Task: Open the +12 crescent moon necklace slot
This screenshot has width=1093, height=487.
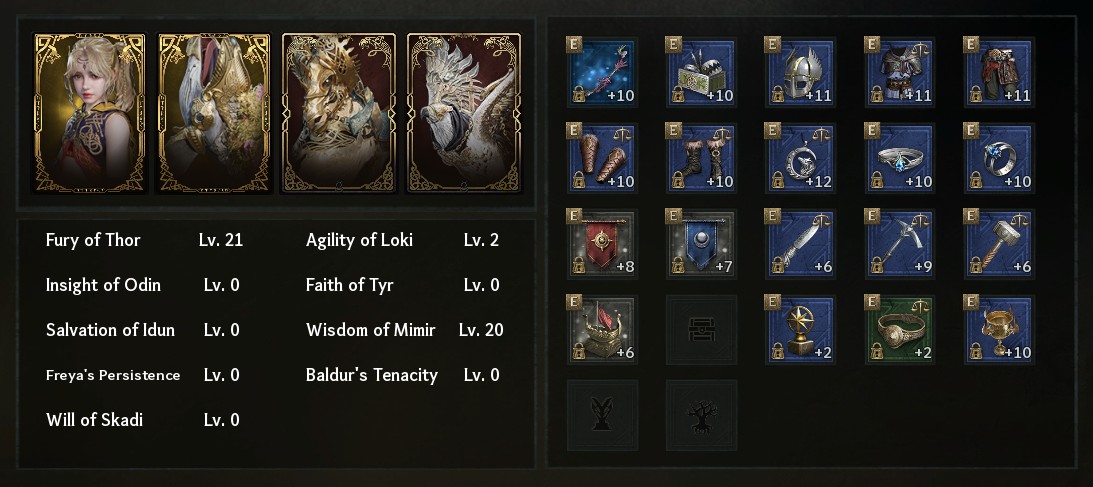Action: tap(800, 158)
